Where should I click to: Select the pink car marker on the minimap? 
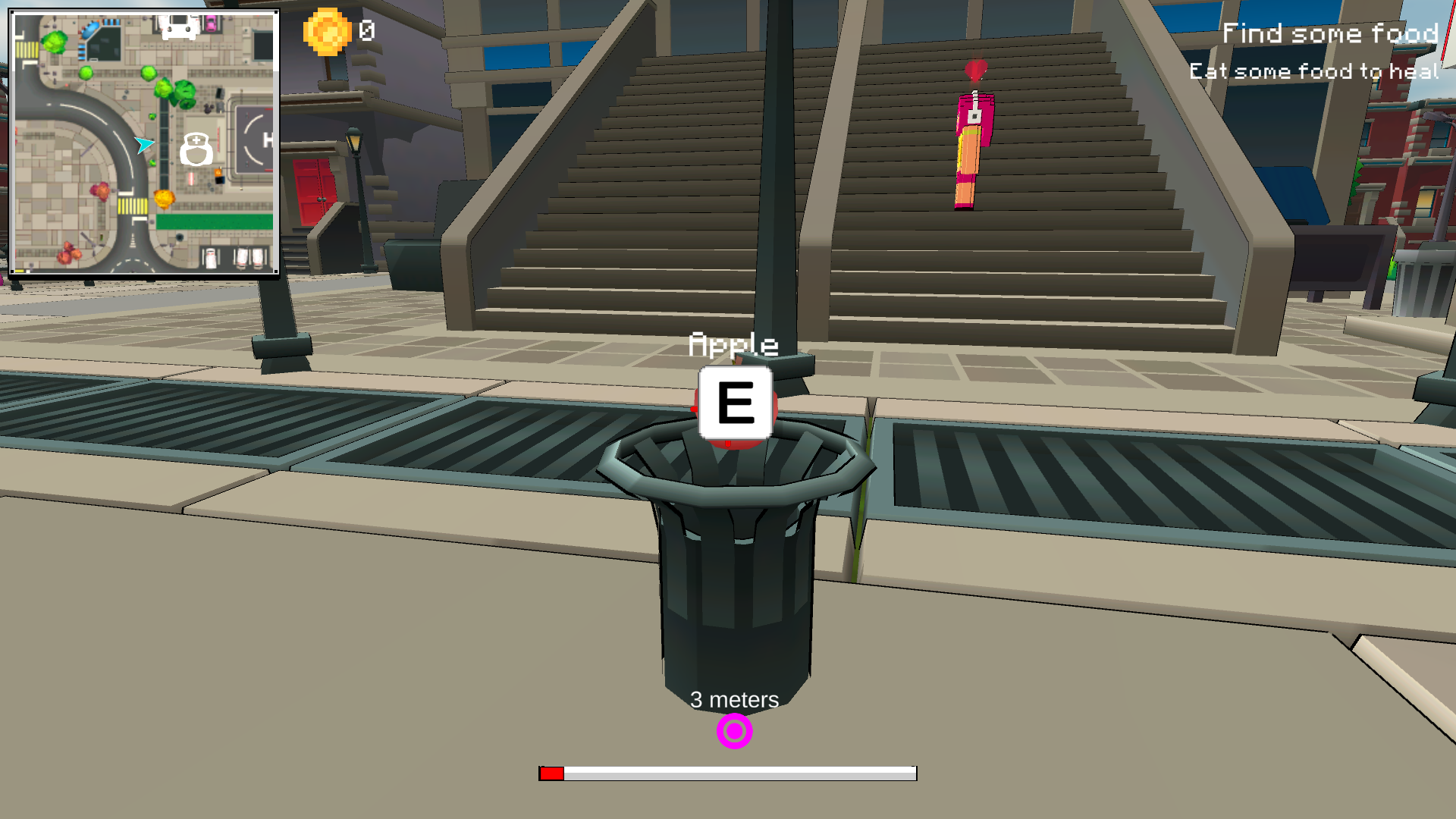tap(211, 26)
